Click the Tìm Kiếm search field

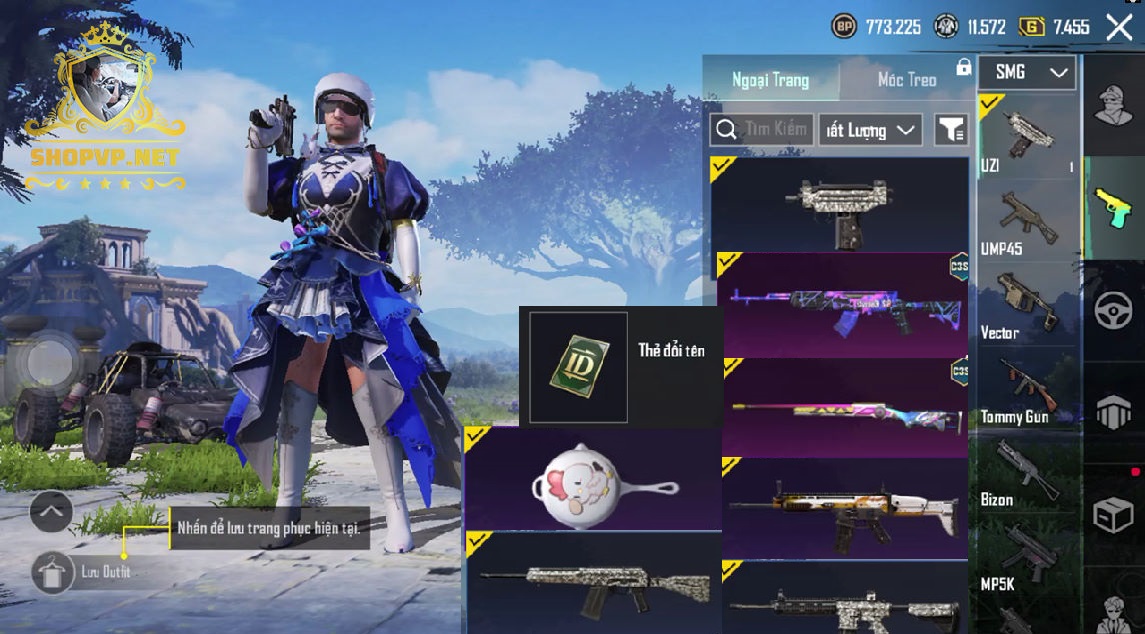pyautogui.click(x=762, y=129)
